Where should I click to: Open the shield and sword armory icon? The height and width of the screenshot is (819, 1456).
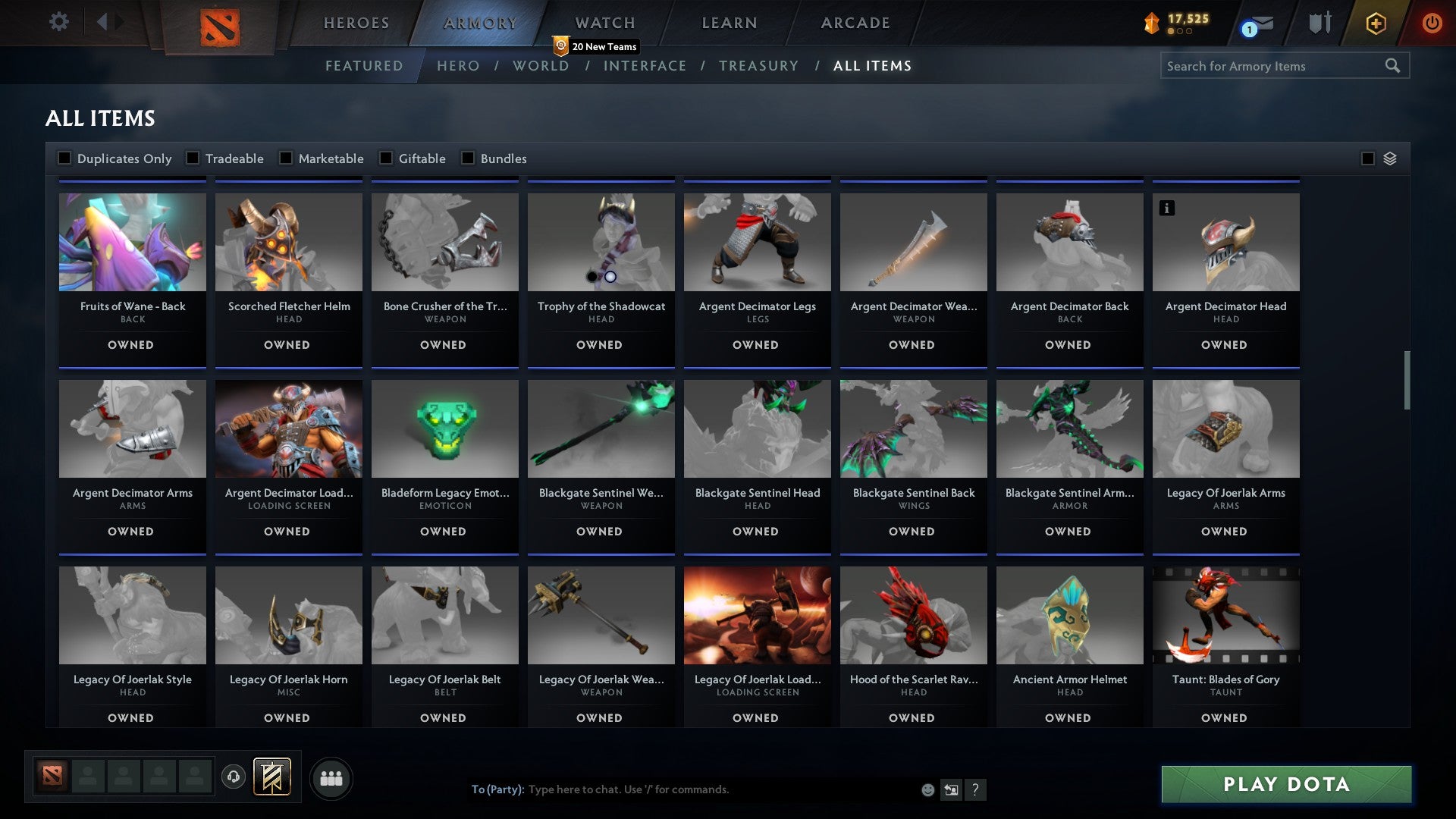coord(1319,23)
